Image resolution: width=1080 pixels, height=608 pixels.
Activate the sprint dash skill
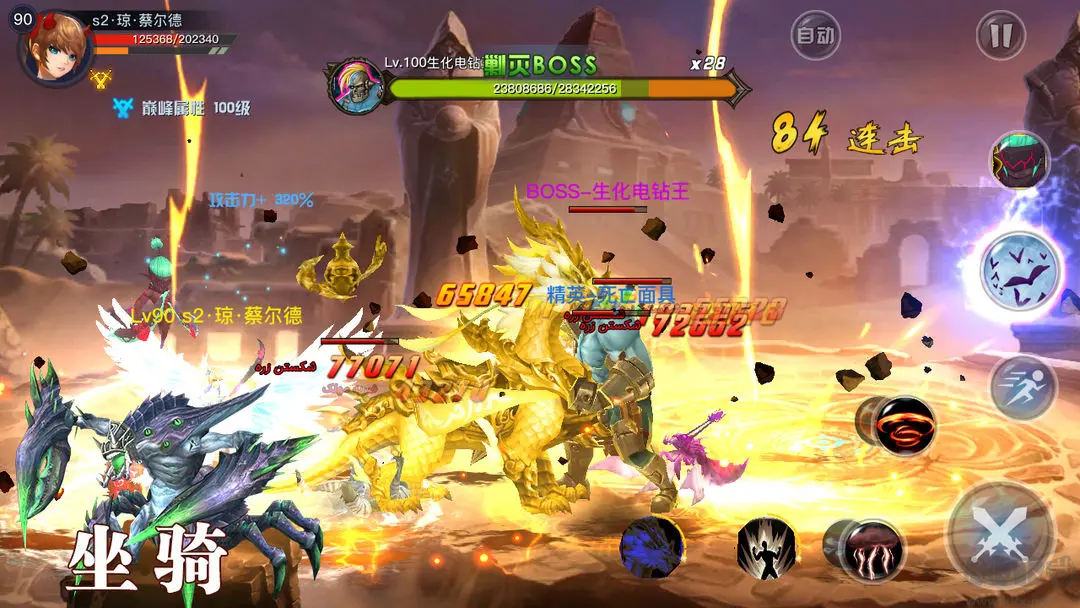1023,387
